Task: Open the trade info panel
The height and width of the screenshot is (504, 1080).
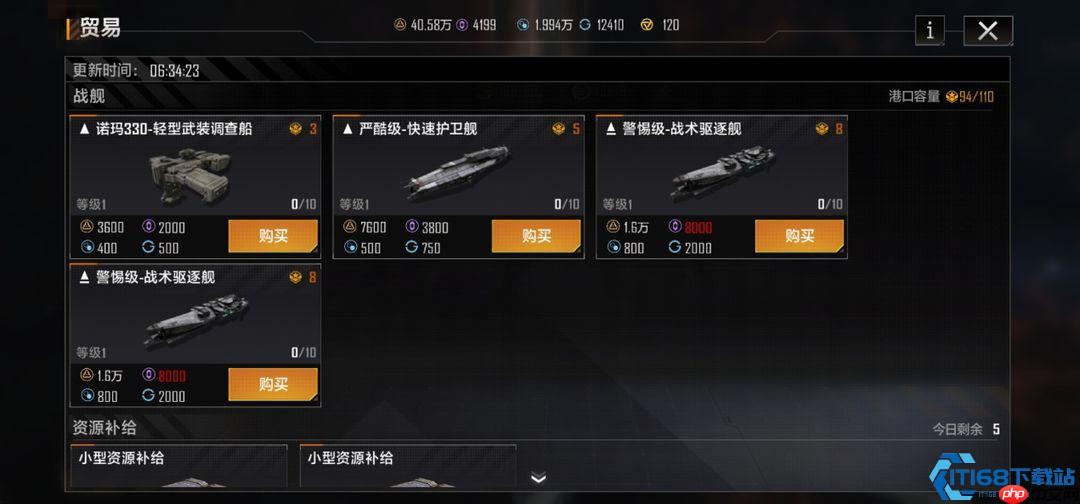Action: pyautogui.click(x=929, y=31)
